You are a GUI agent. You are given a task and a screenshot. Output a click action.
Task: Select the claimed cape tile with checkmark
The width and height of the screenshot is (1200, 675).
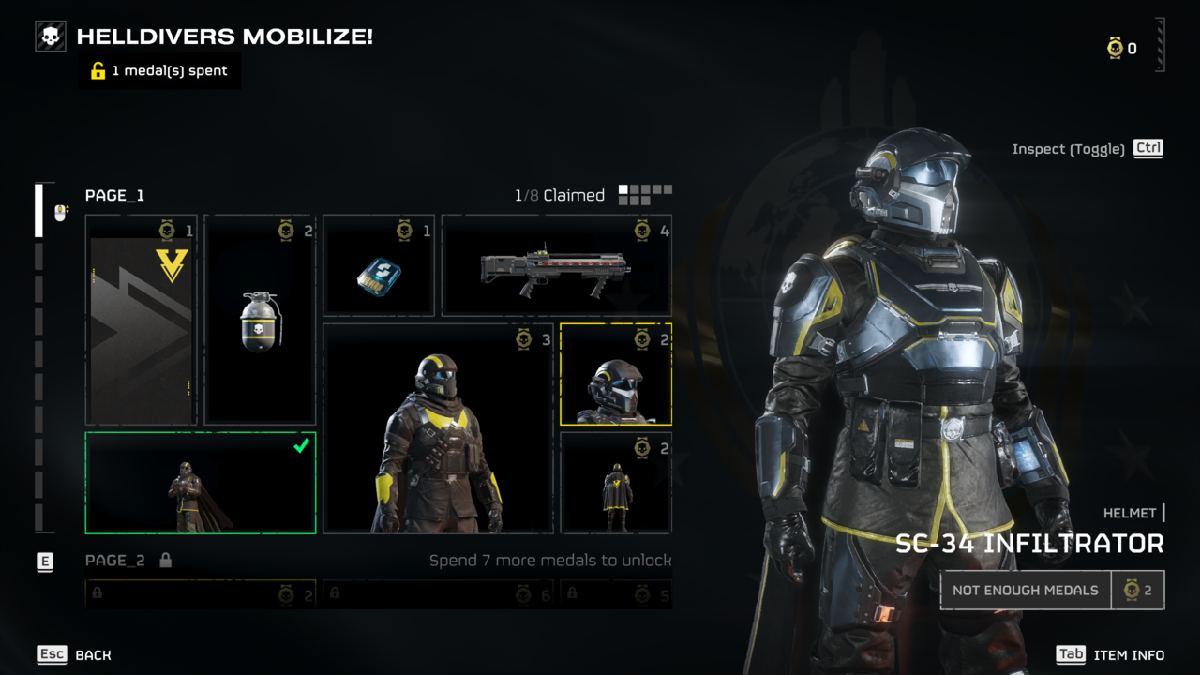(x=200, y=483)
